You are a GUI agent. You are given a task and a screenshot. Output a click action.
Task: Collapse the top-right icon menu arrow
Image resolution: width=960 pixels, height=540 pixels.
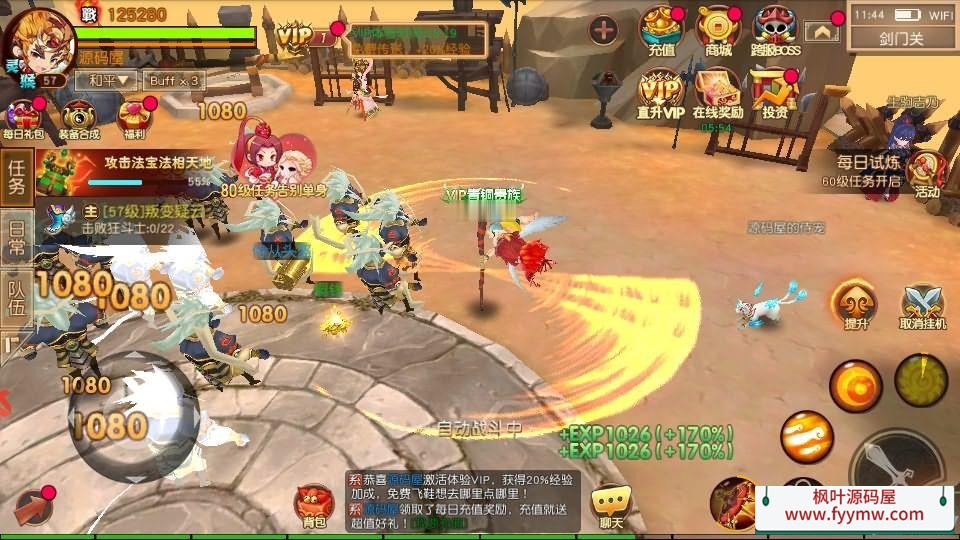(822, 31)
